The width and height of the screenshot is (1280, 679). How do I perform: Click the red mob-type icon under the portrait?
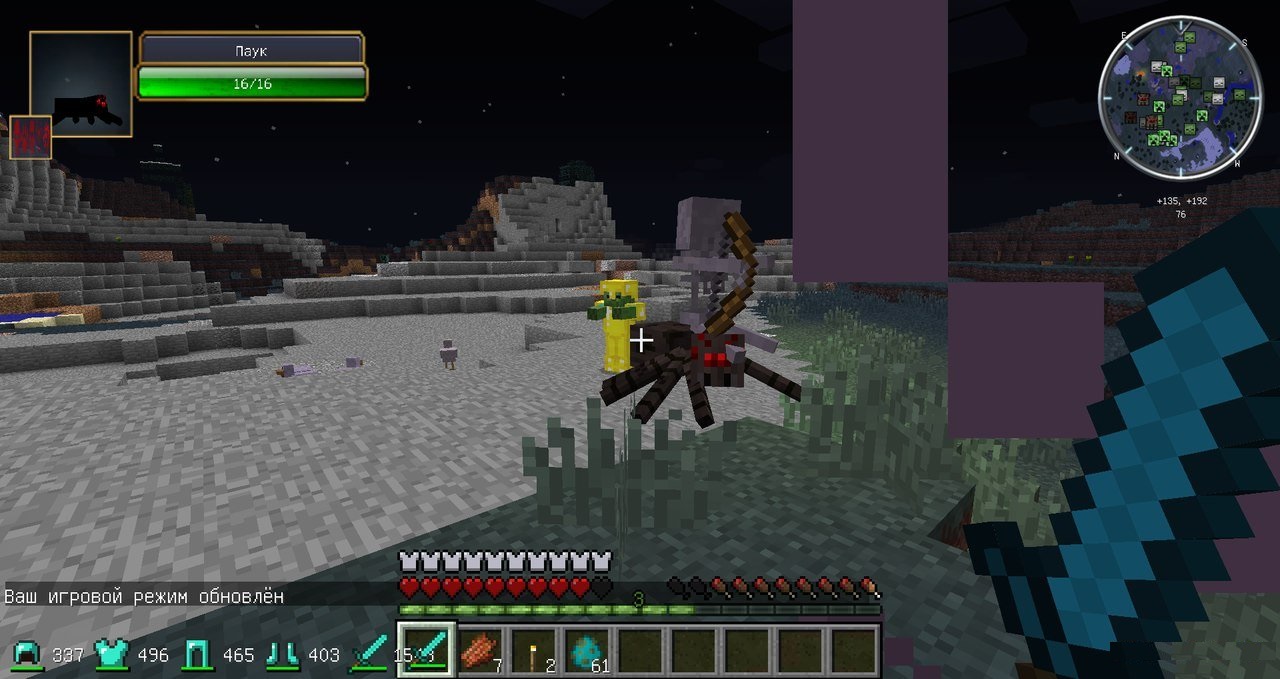[x=30, y=137]
